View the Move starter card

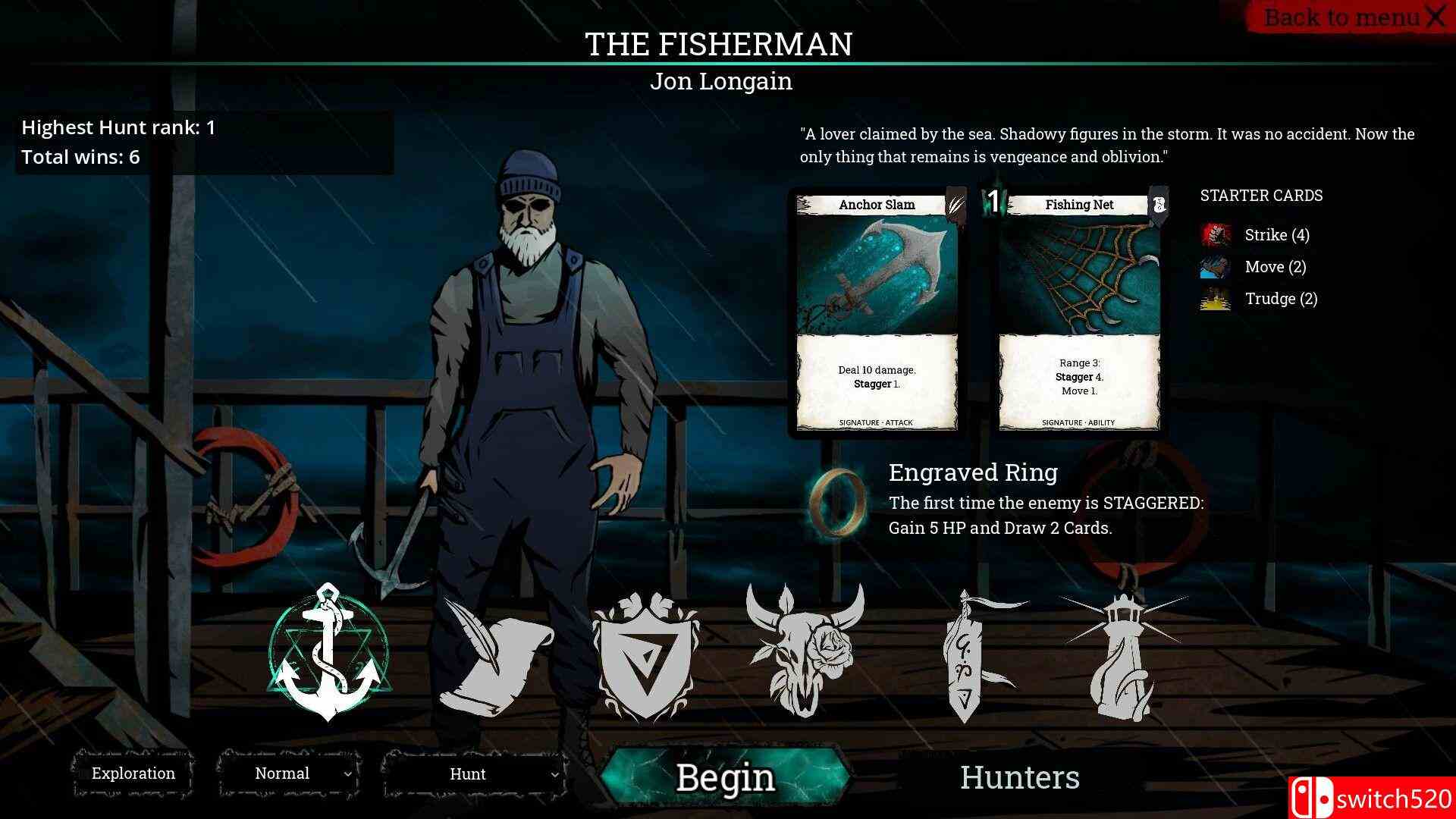(x=1275, y=267)
